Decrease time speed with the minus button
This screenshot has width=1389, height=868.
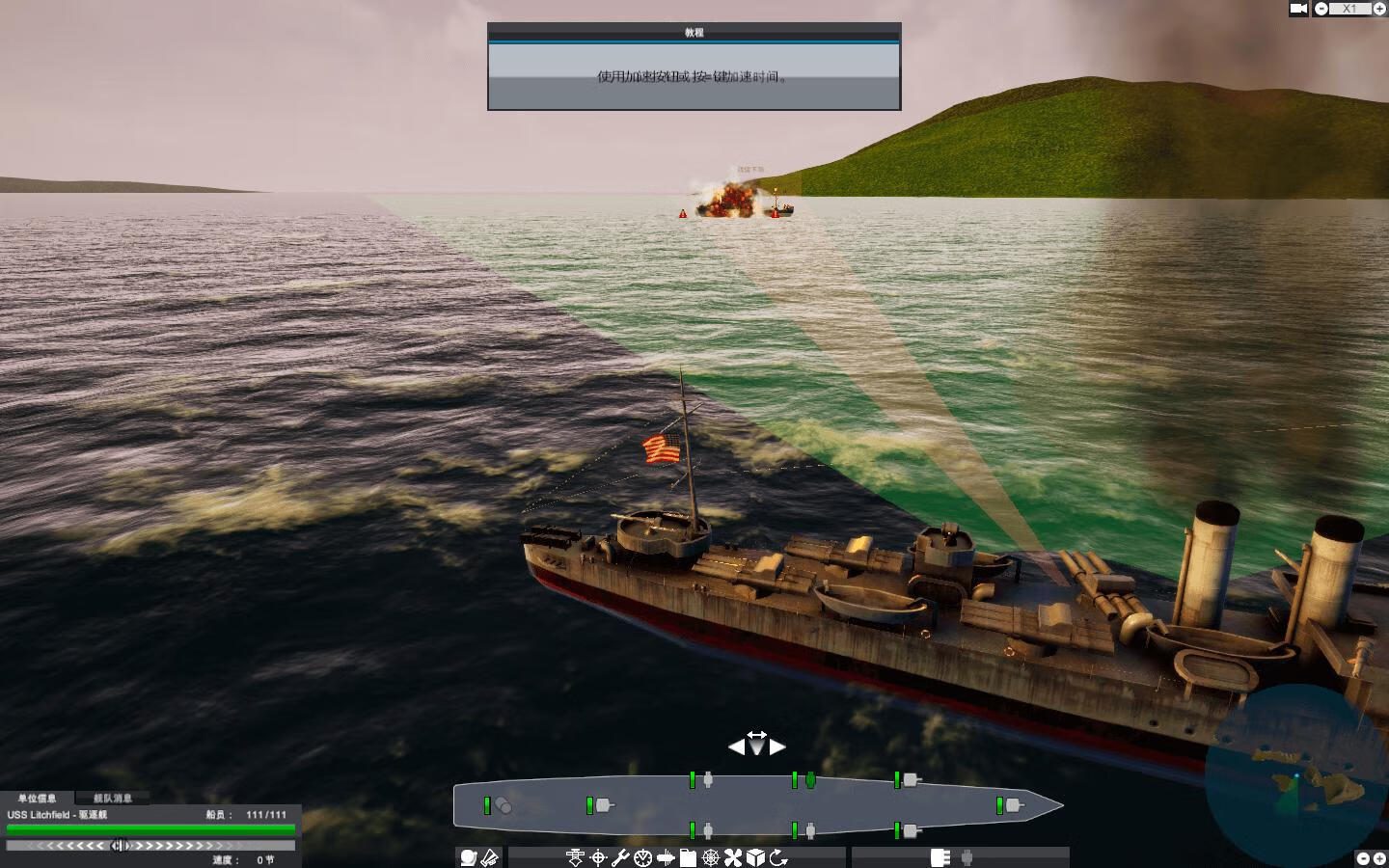(x=1321, y=9)
